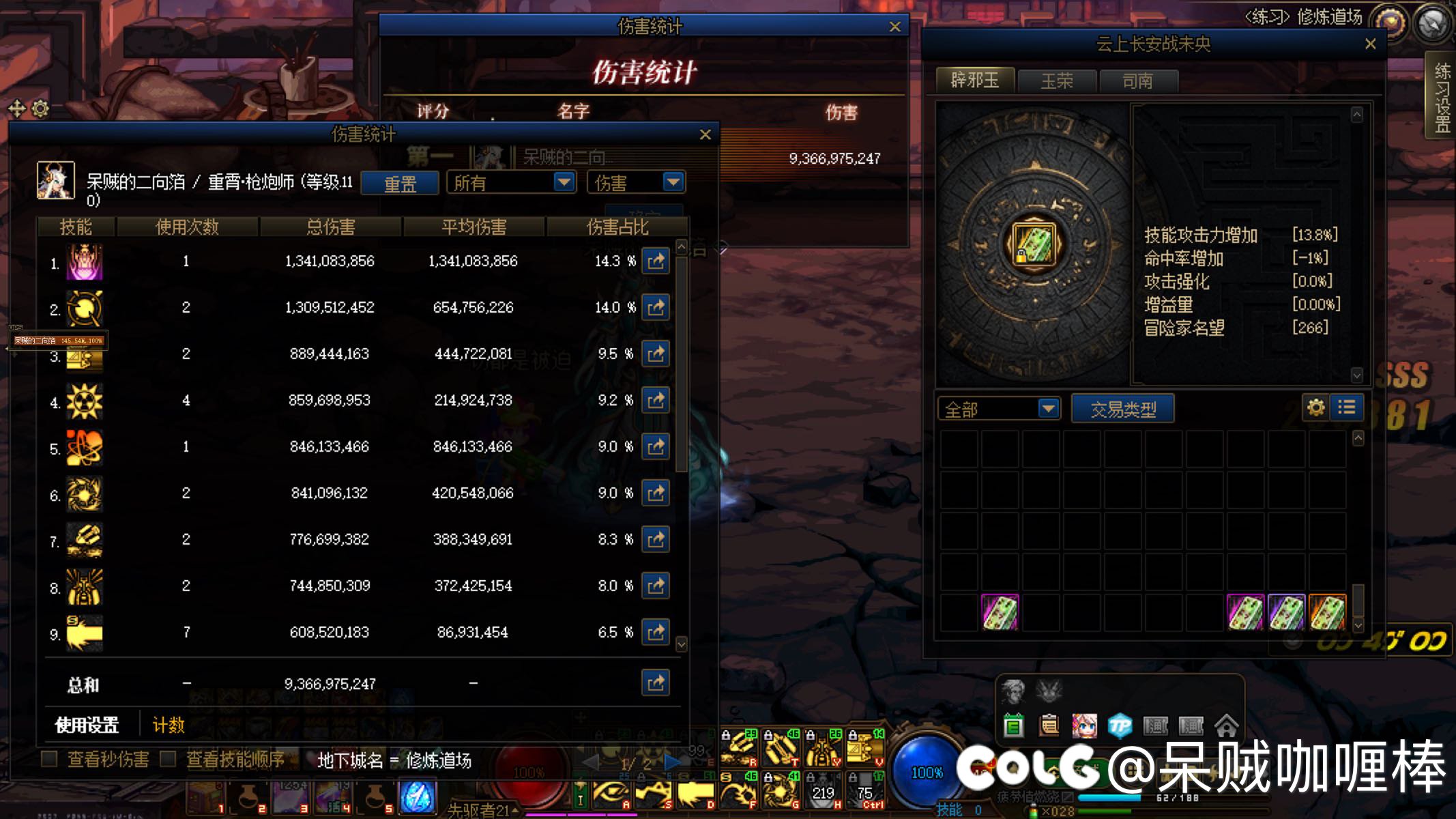The width and height of the screenshot is (1456, 819).
Task: Switch to the 玉荣 tab
Action: [1057, 81]
